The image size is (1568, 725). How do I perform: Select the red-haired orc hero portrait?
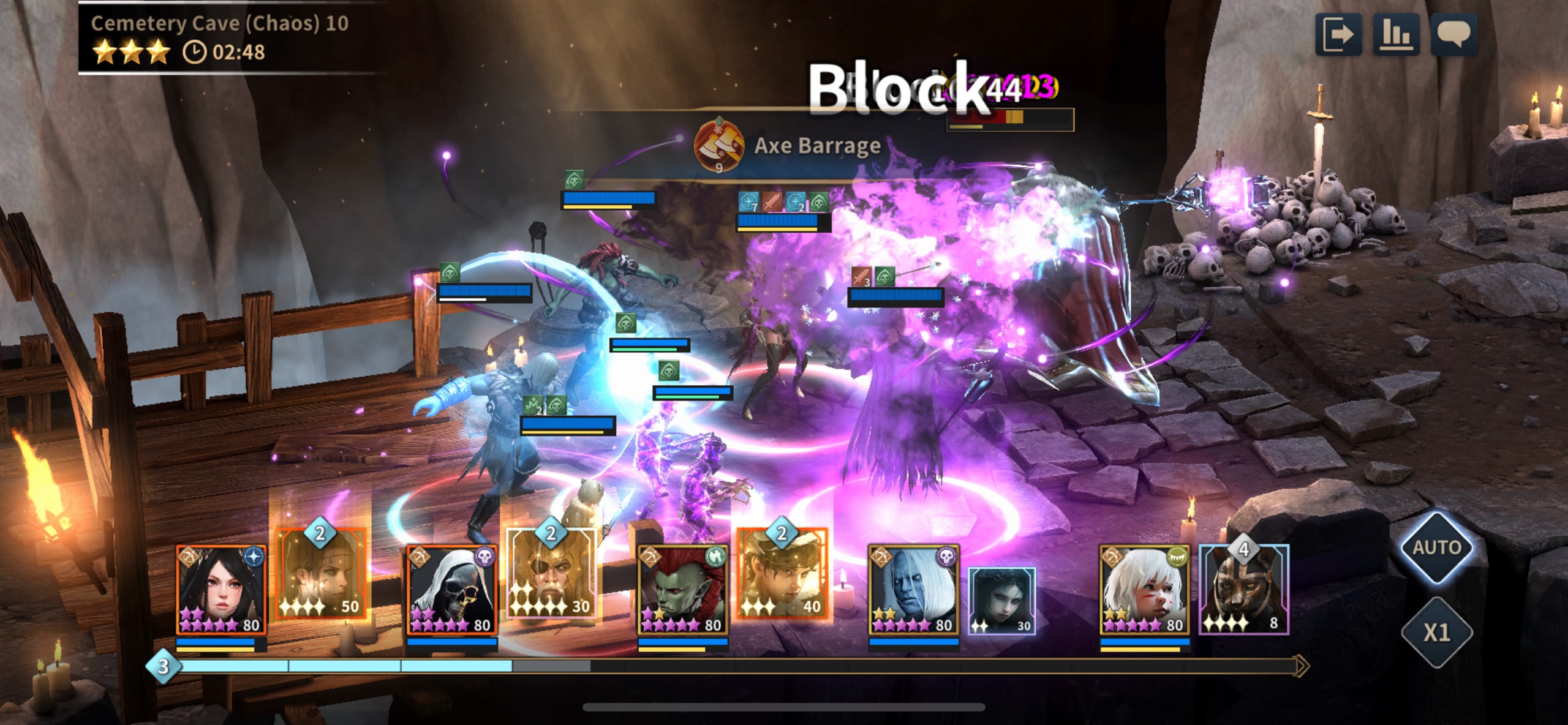[x=683, y=589]
